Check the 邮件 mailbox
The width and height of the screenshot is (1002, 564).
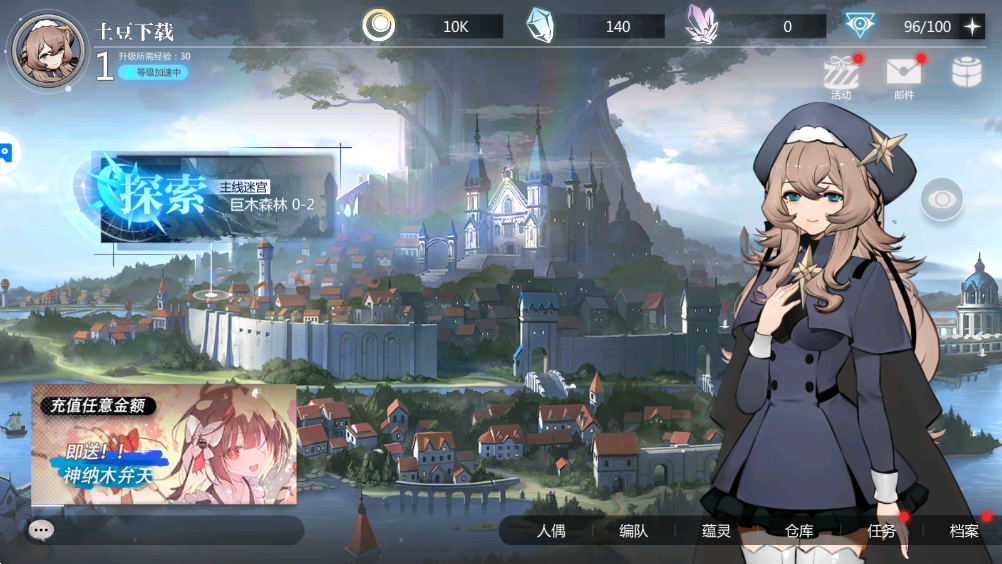pyautogui.click(x=903, y=73)
